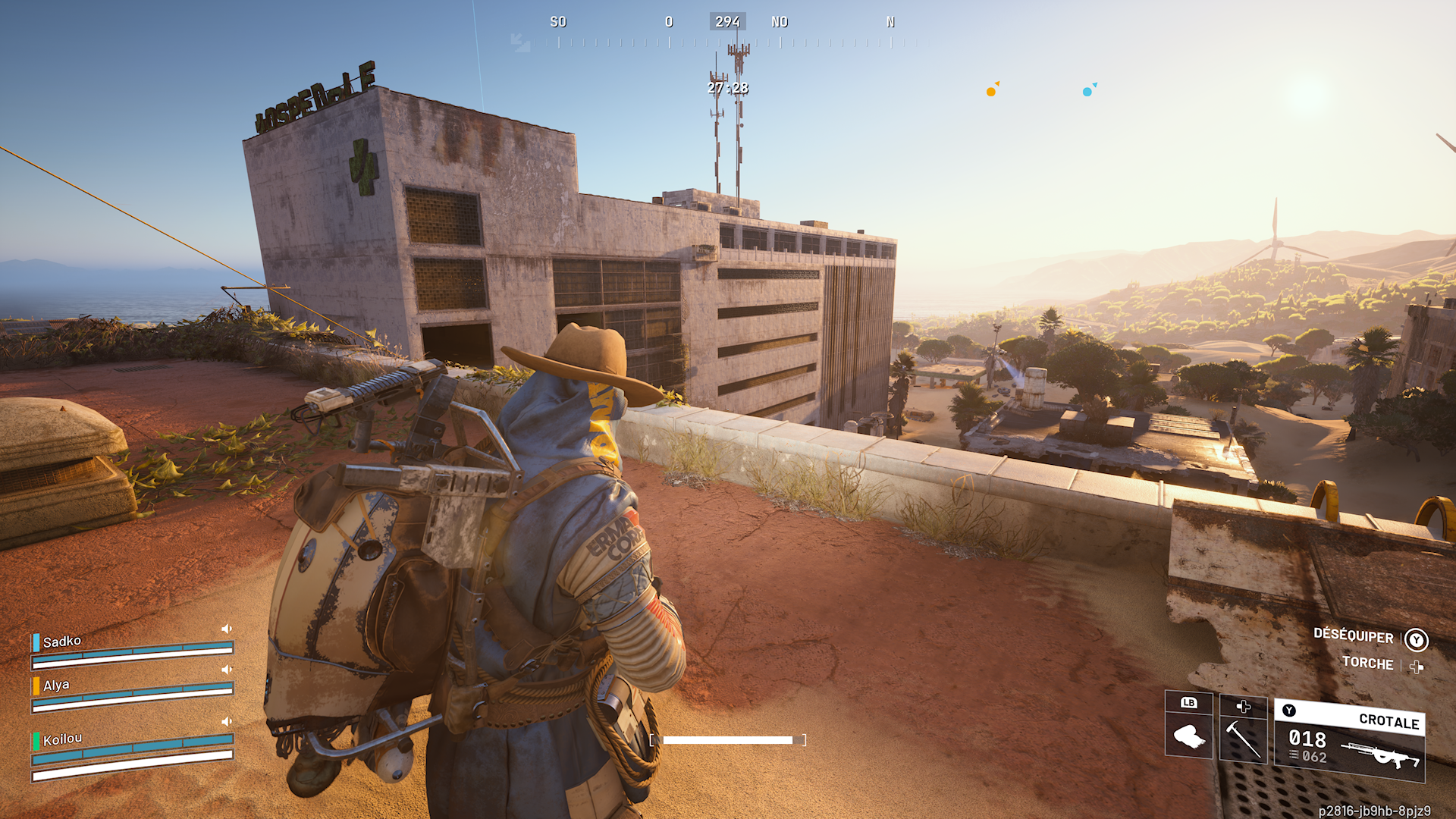Click the blue teammate marker in the sky
Screen dimensions: 1456x819
1087,92
